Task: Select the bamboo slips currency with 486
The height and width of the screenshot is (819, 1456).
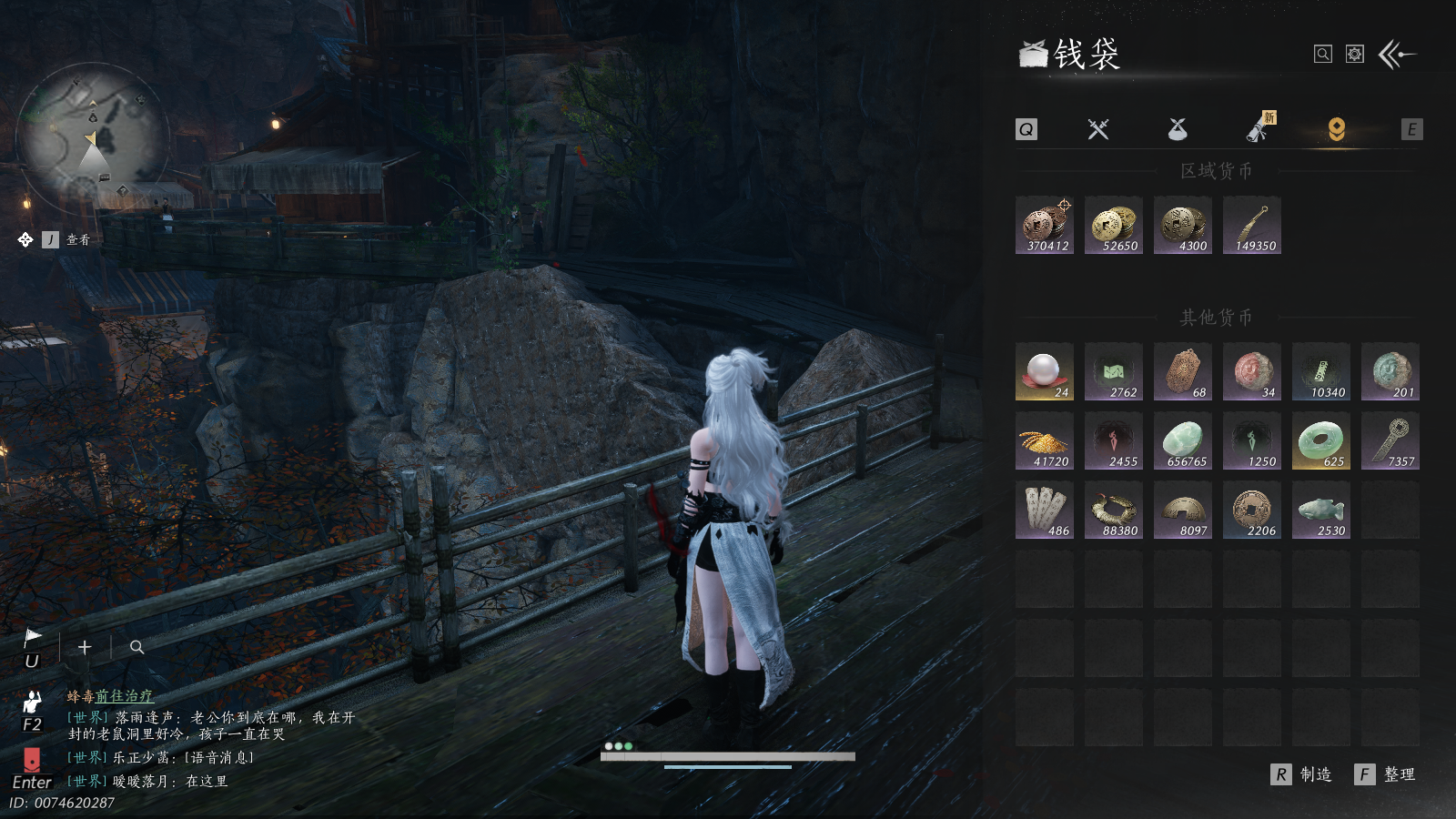Action: pyautogui.click(x=1045, y=510)
